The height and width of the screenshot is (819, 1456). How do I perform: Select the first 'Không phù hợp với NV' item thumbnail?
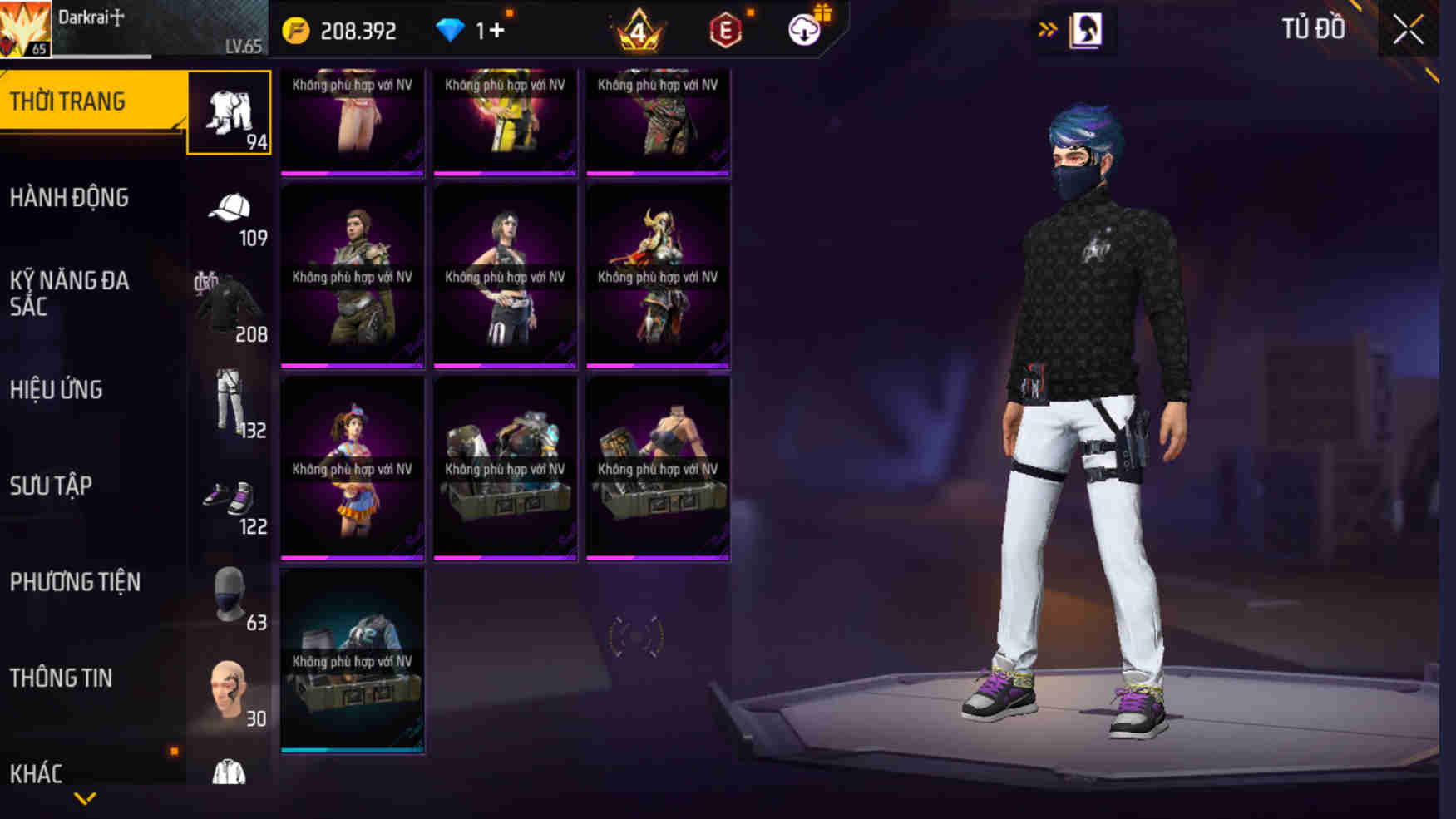[x=353, y=125]
